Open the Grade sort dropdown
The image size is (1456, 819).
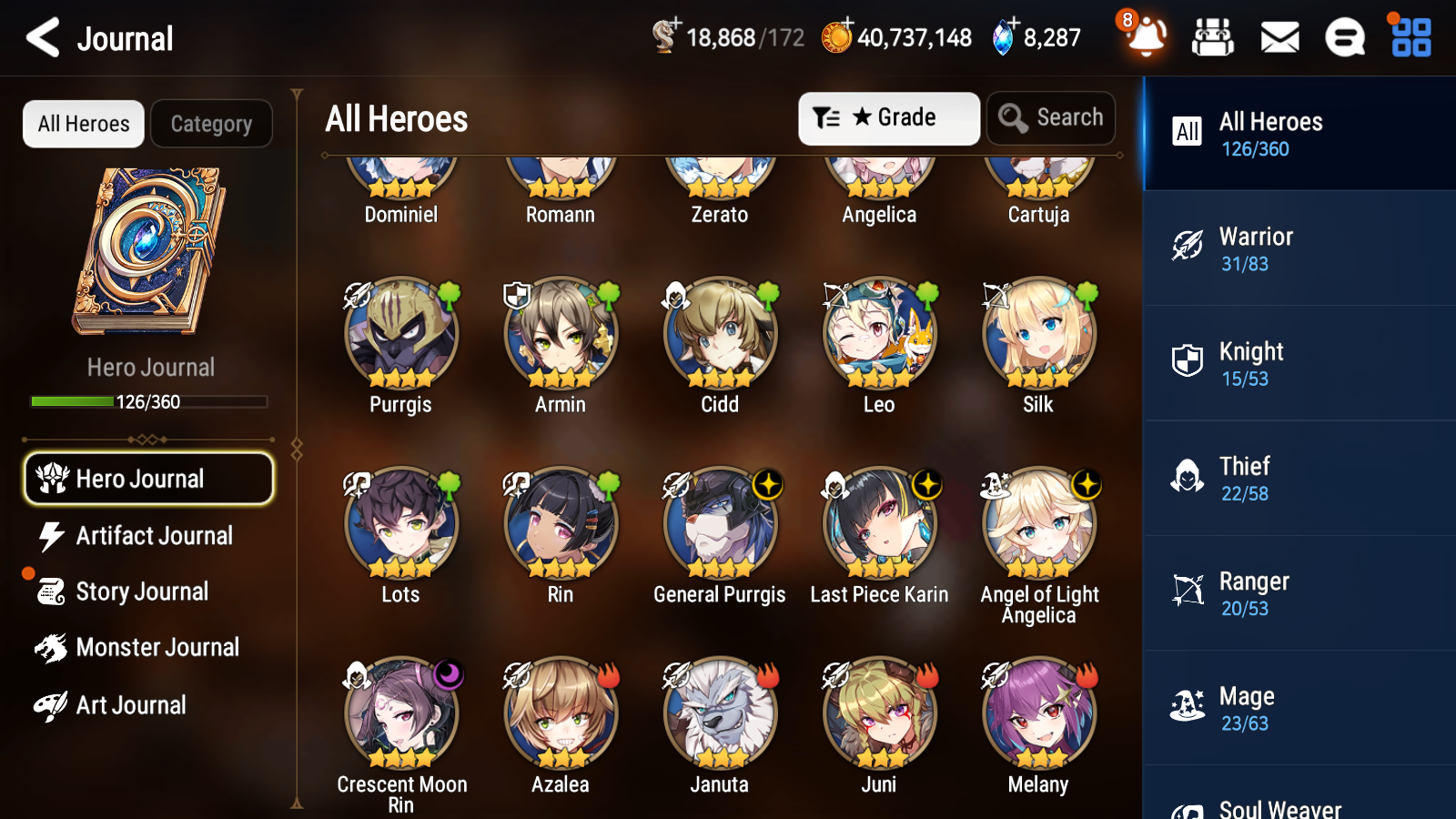click(x=888, y=118)
